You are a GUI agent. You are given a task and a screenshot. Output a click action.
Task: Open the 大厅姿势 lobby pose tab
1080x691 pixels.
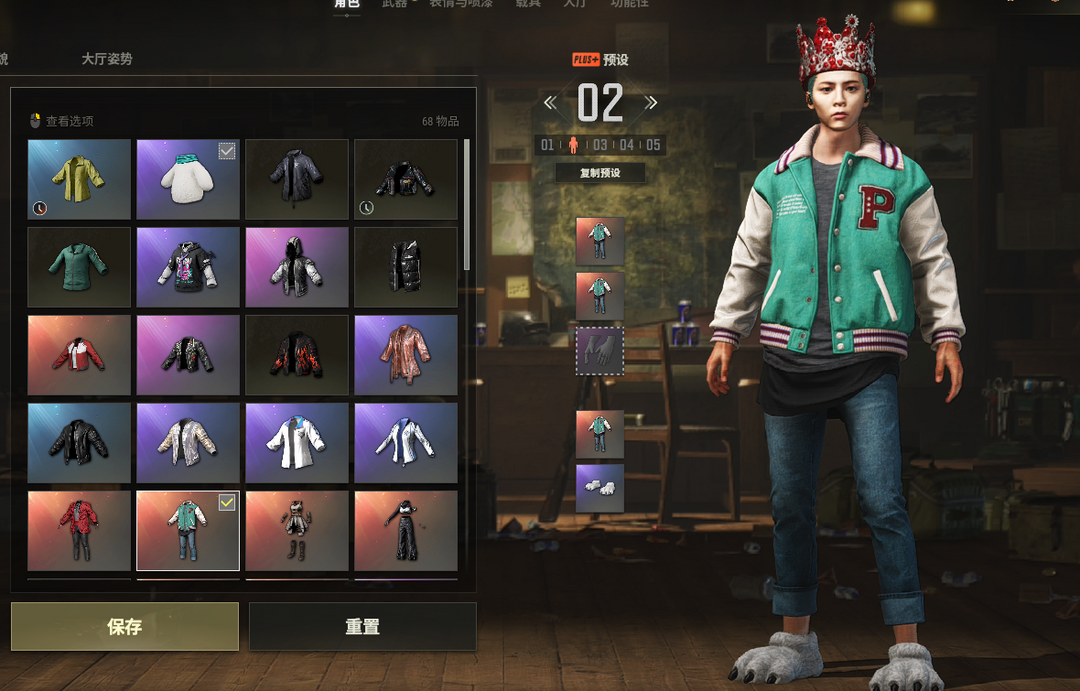(x=107, y=59)
